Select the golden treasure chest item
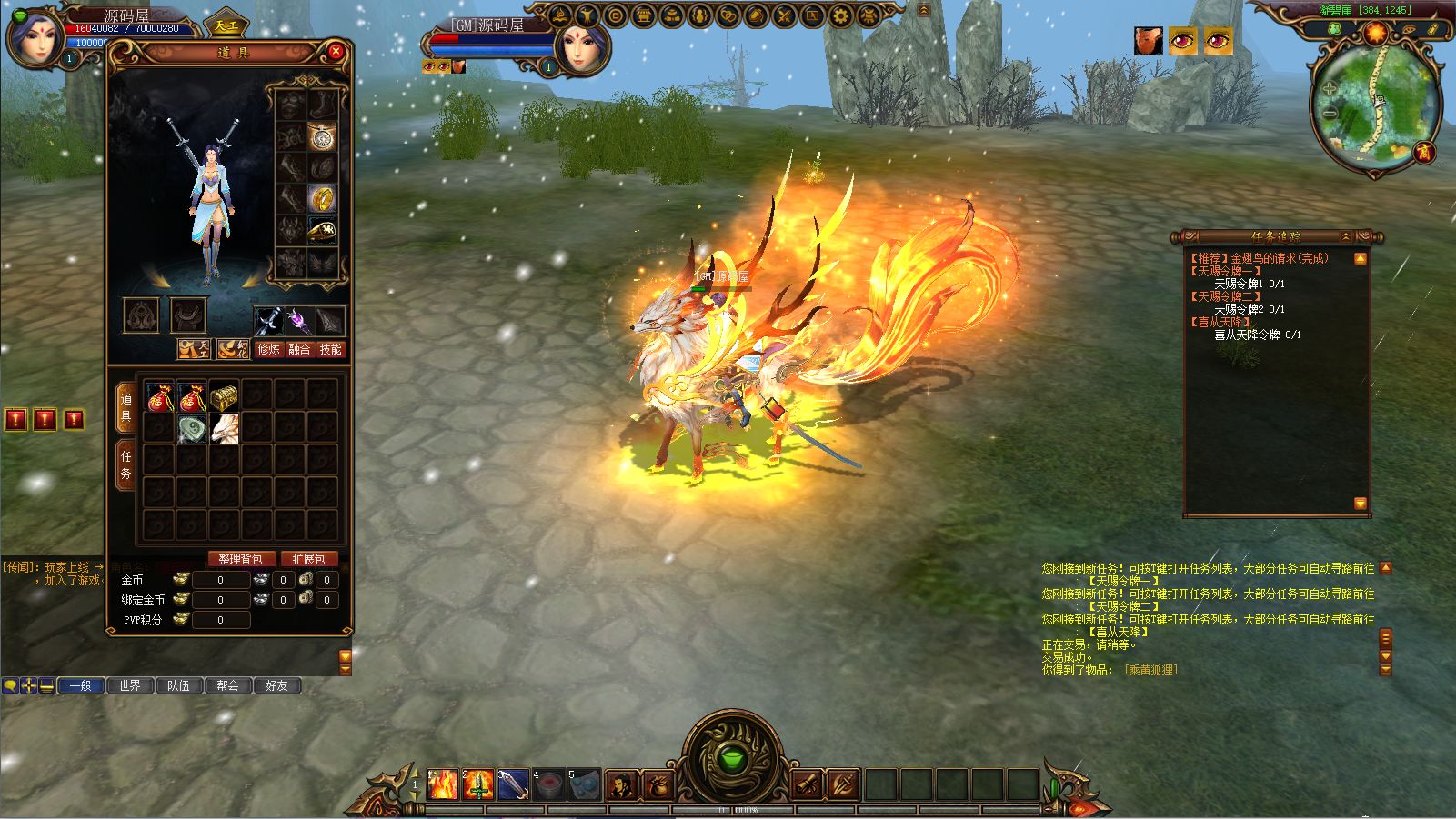The image size is (1456, 819). [225, 397]
